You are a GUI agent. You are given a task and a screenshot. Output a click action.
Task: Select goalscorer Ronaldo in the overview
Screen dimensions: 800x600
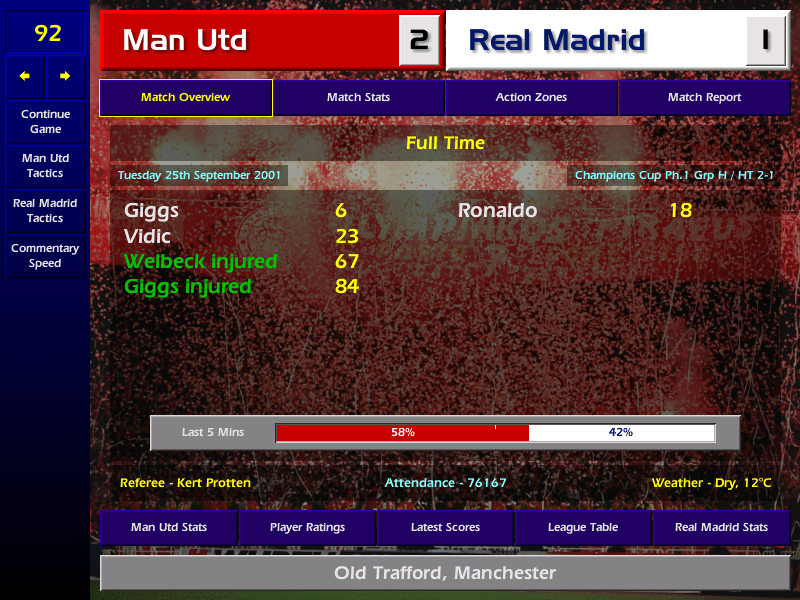[x=497, y=211]
